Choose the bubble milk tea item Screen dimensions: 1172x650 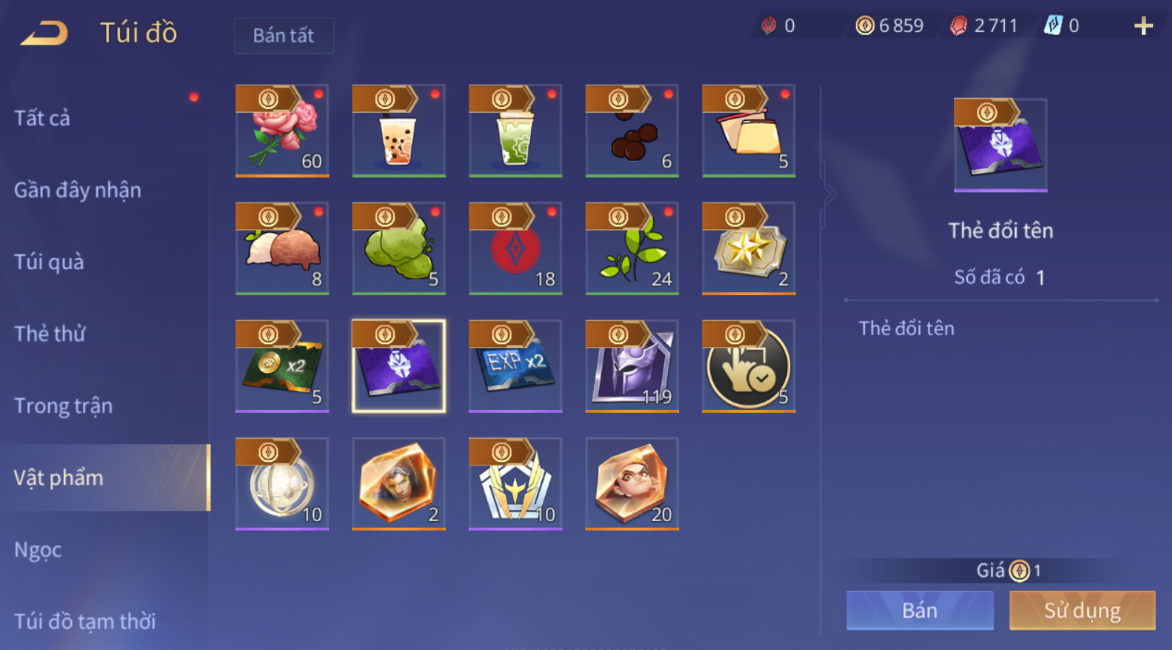[x=399, y=131]
